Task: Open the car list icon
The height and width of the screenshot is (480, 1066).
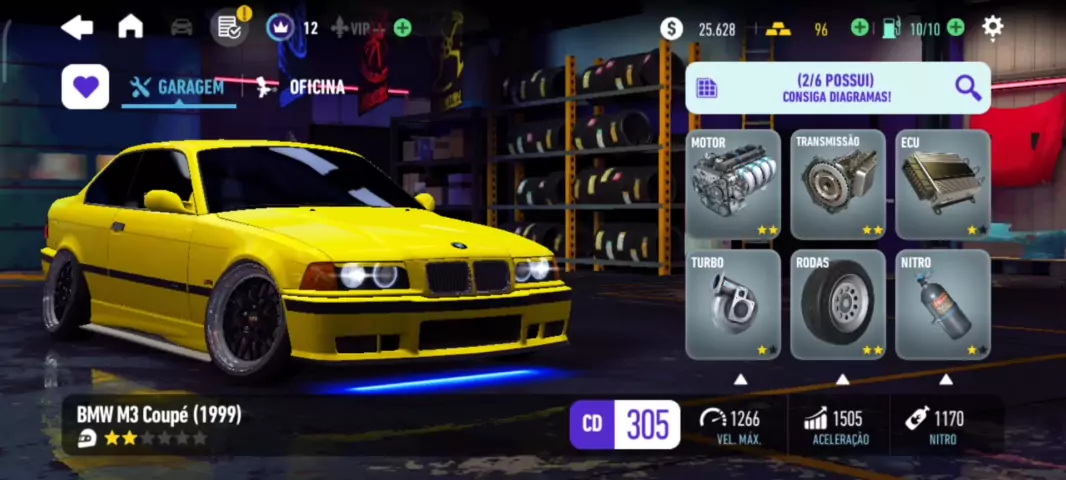Action: coord(181,27)
